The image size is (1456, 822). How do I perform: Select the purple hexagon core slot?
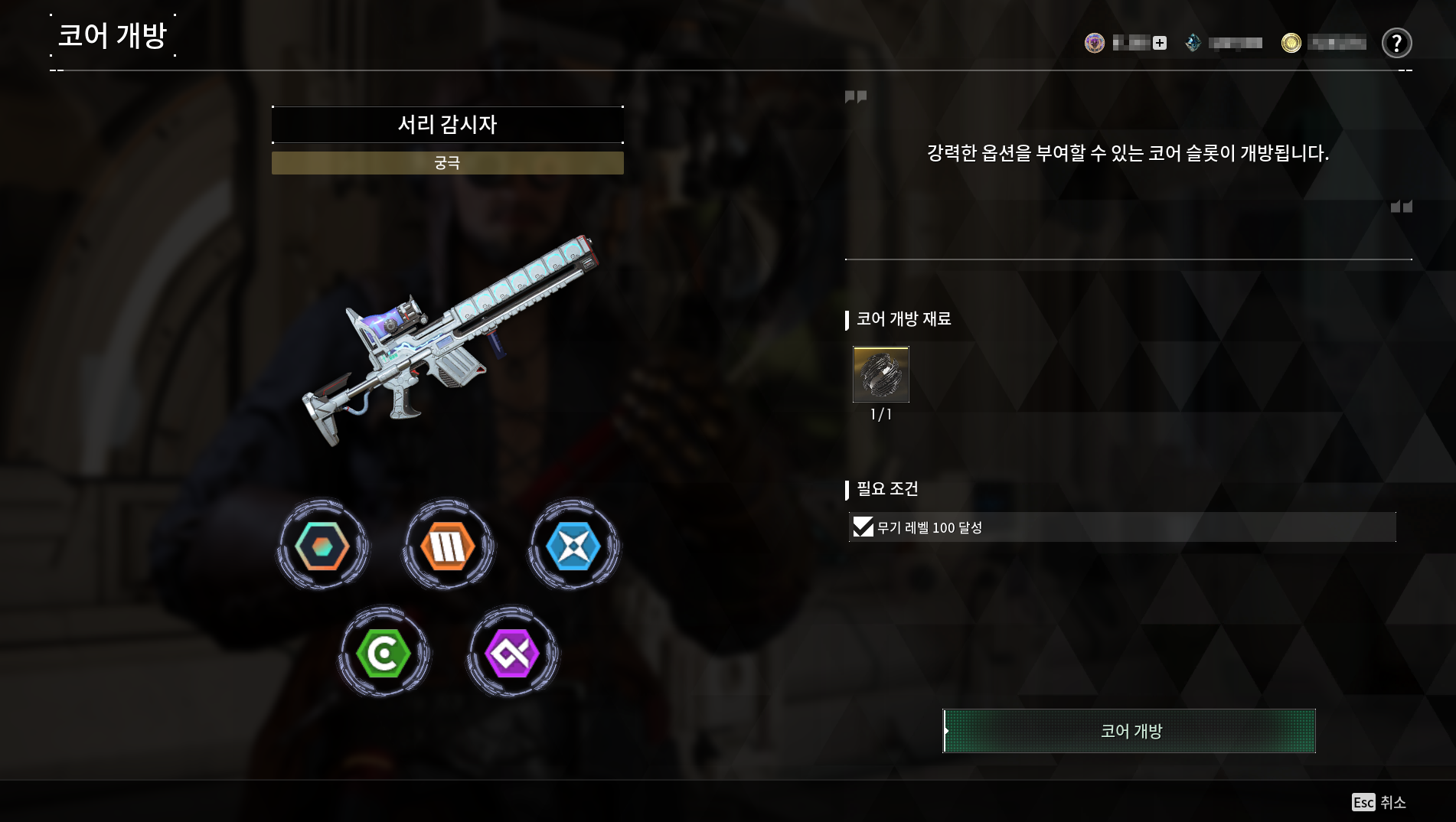(x=511, y=654)
